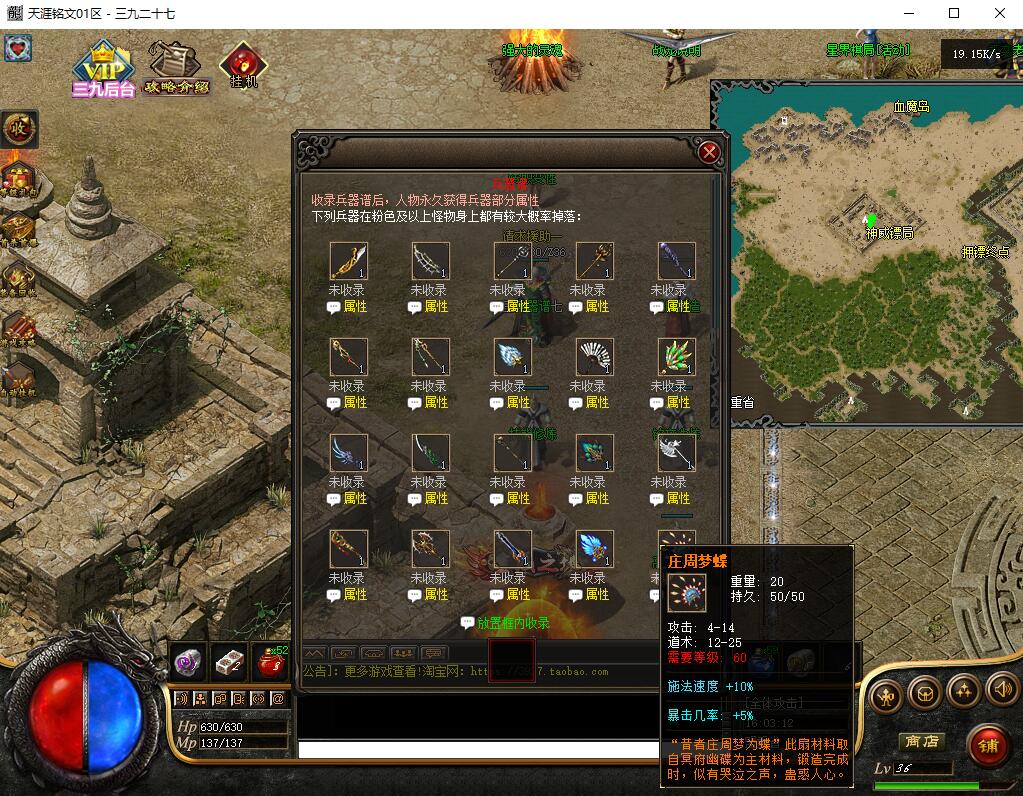Click the red 铺 stall button
The height and width of the screenshot is (796, 1023).
(x=987, y=746)
